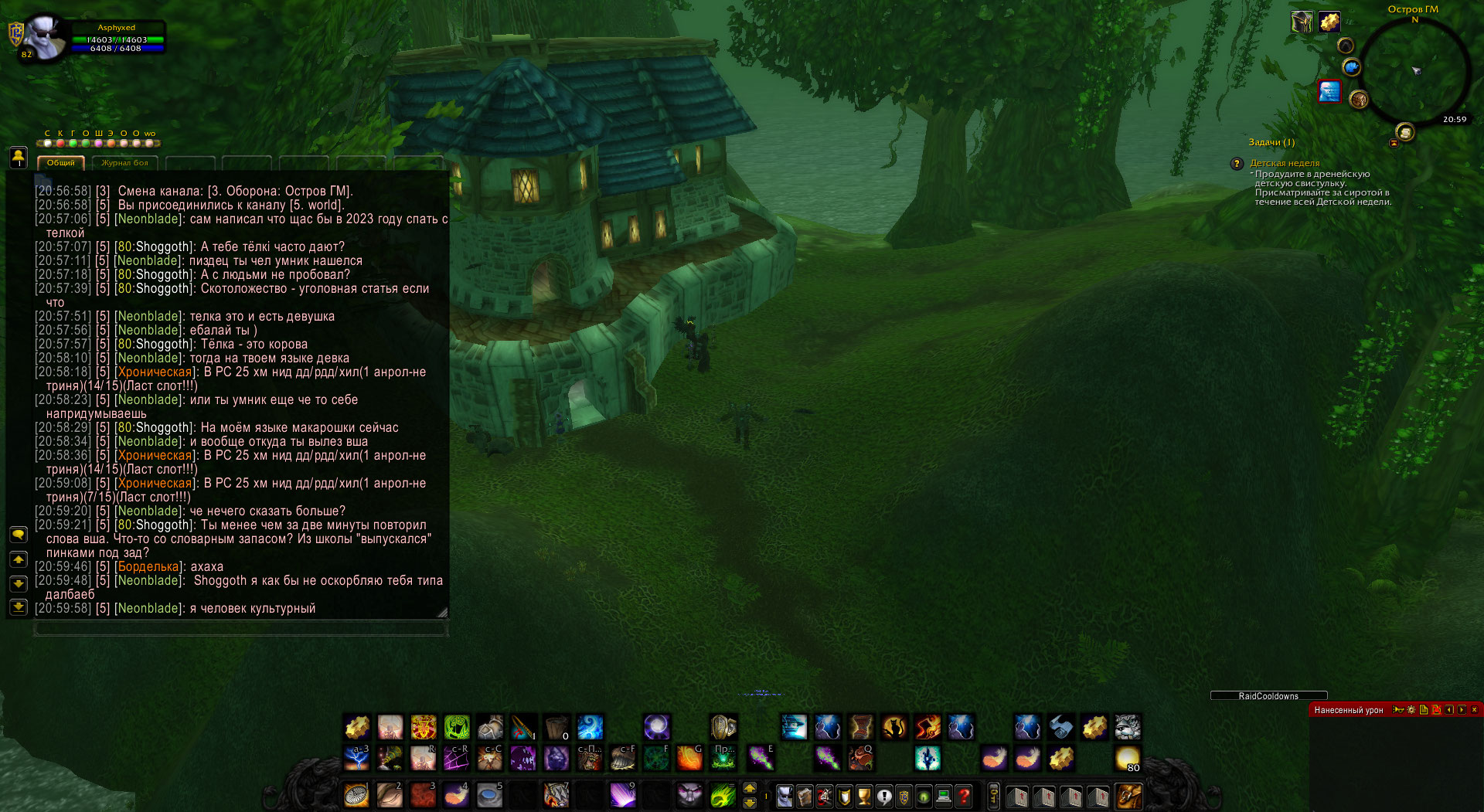The width and height of the screenshot is (1484, 812).
Task: Open the friends list button above chat
Action: [x=19, y=158]
